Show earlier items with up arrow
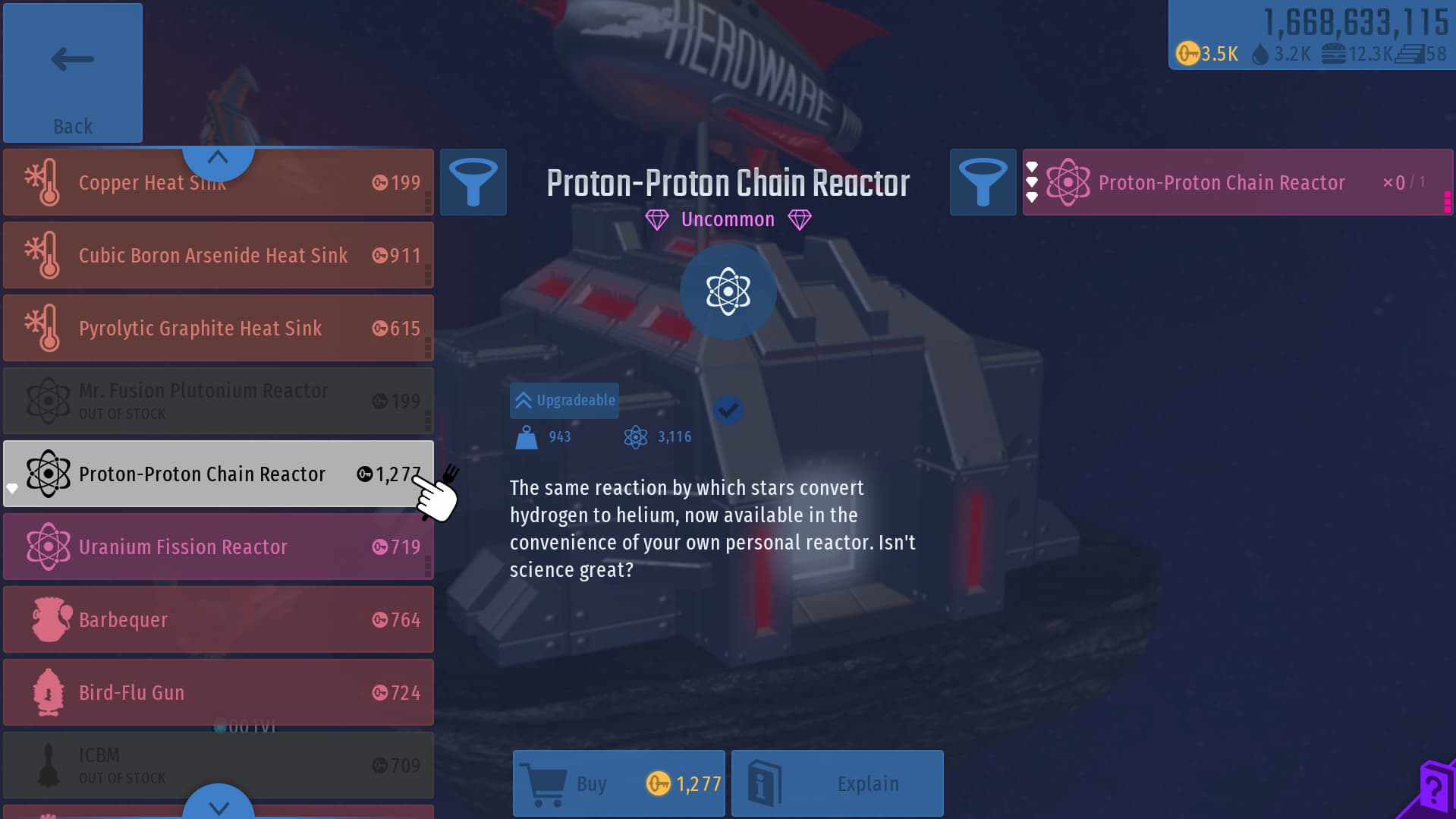 218,158
